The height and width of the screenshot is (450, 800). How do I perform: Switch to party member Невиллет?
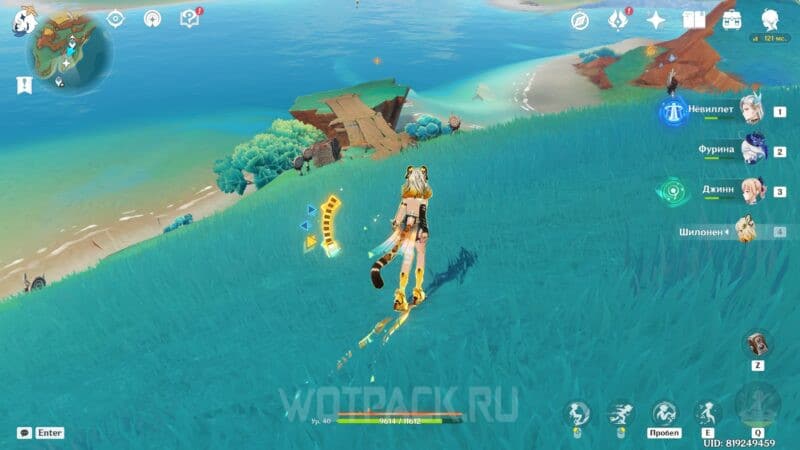pos(752,112)
